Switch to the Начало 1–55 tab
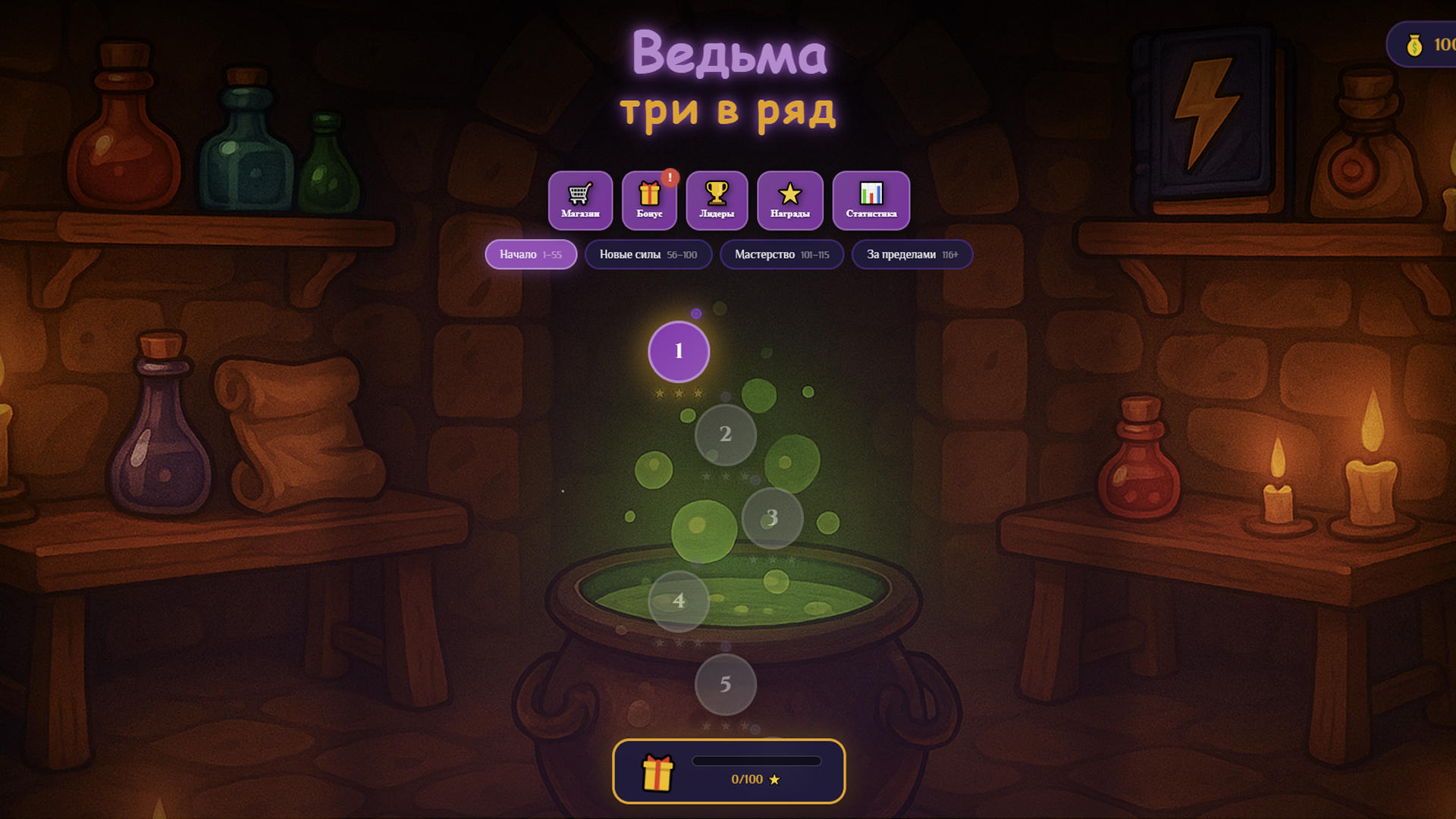 530,254
